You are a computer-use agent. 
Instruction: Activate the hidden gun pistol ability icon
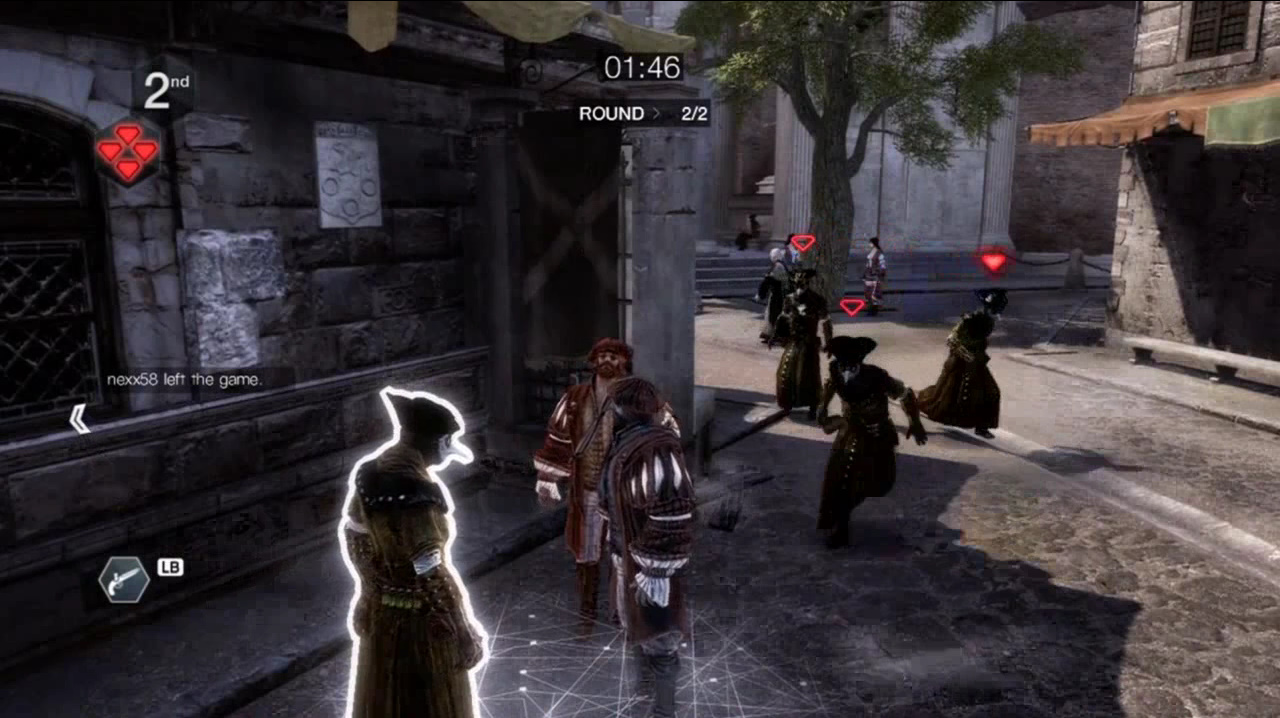(124, 579)
